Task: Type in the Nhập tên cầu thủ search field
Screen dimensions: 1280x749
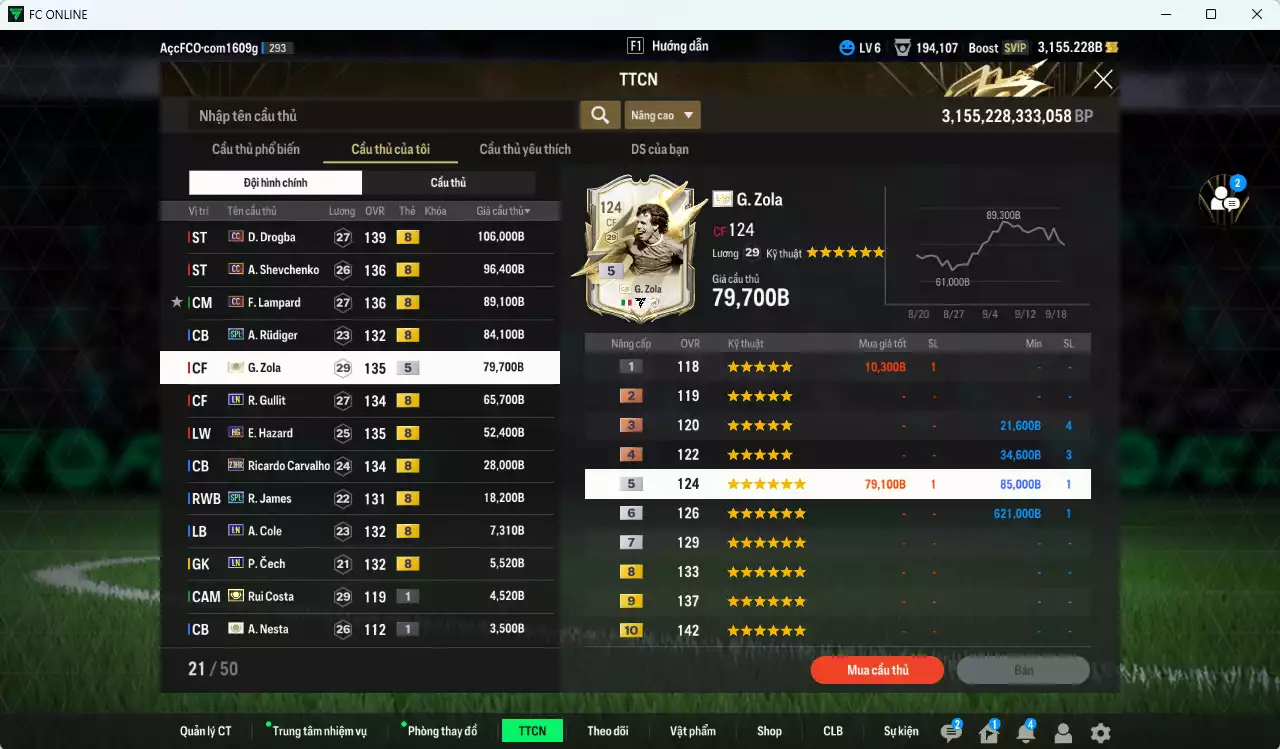Action: [x=380, y=116]
